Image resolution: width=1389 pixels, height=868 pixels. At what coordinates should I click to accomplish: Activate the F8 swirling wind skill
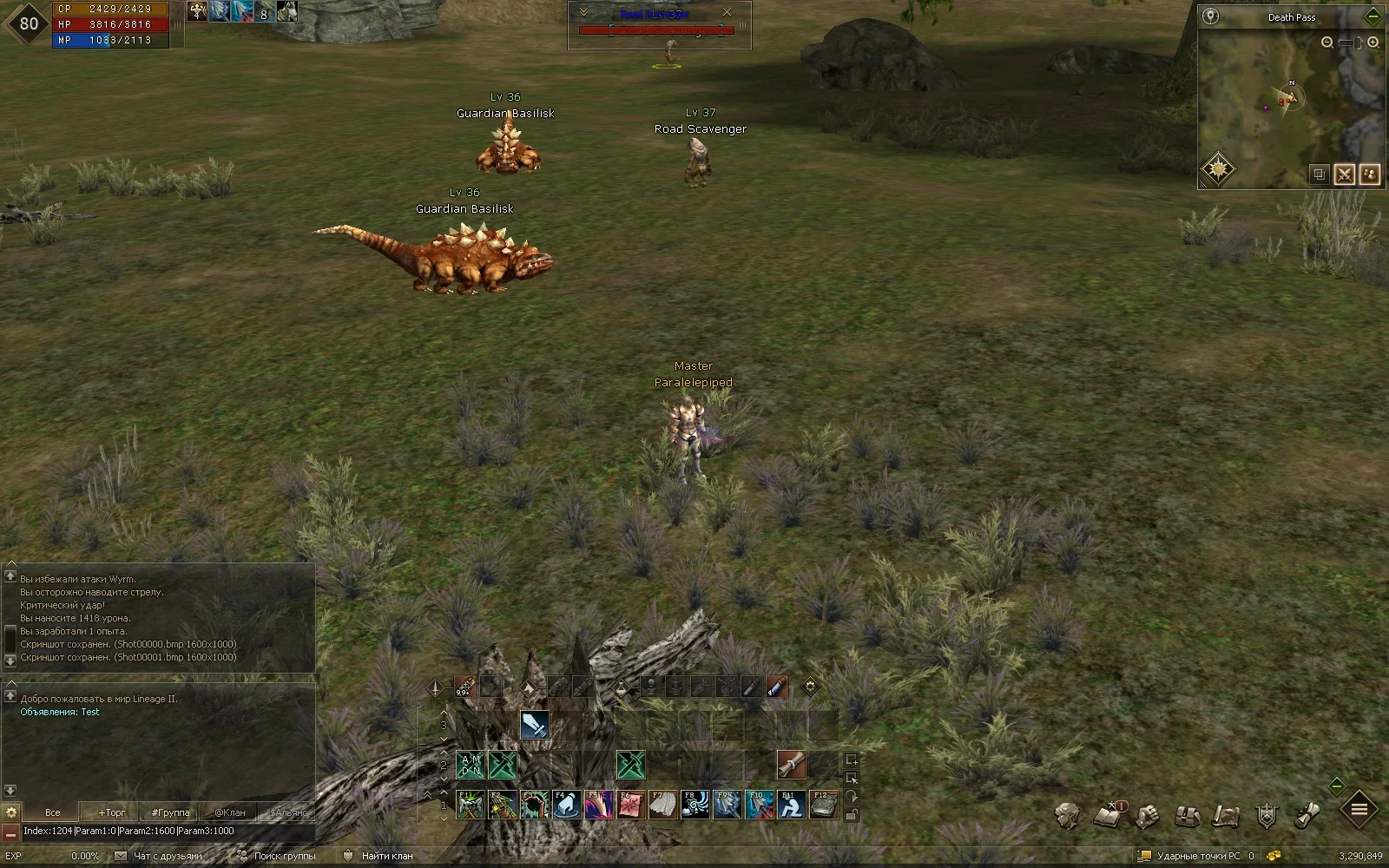tap(694, 806)
